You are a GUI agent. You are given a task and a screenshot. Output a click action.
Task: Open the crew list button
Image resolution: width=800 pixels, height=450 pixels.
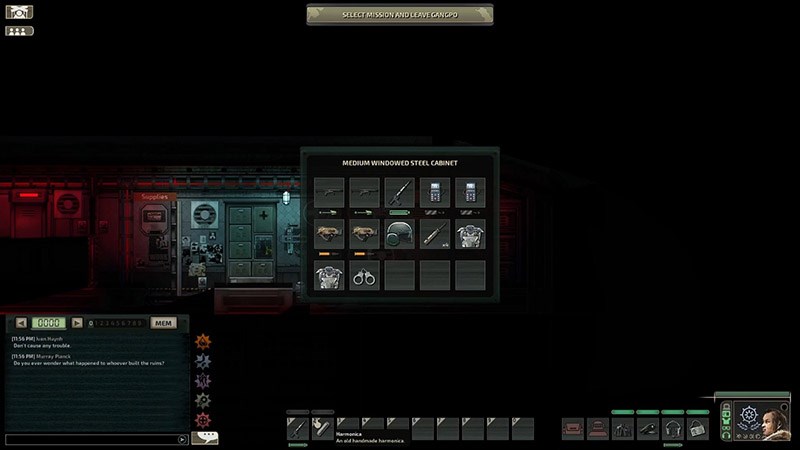point(19,31)
